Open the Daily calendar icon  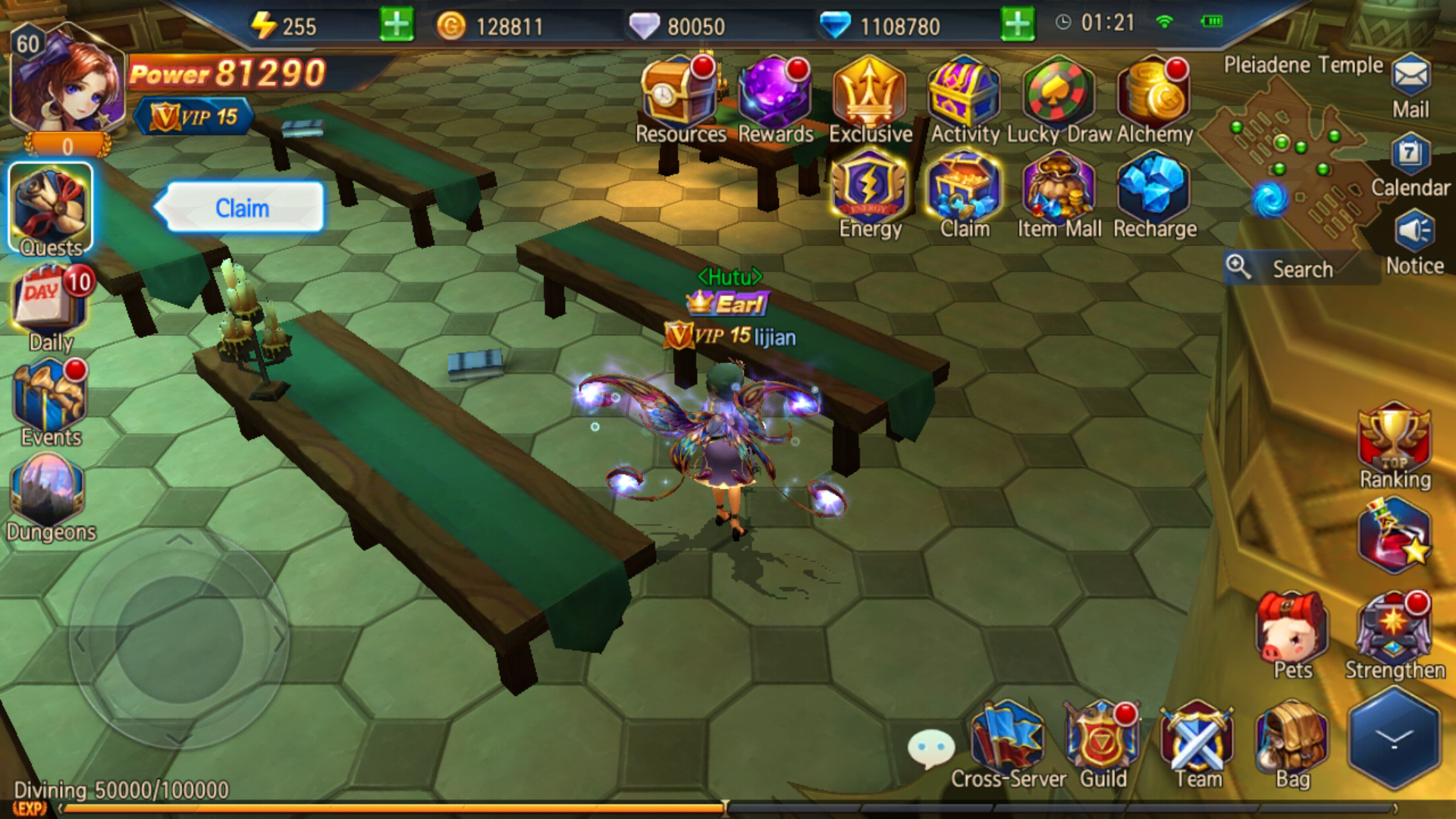coord(50,303)
